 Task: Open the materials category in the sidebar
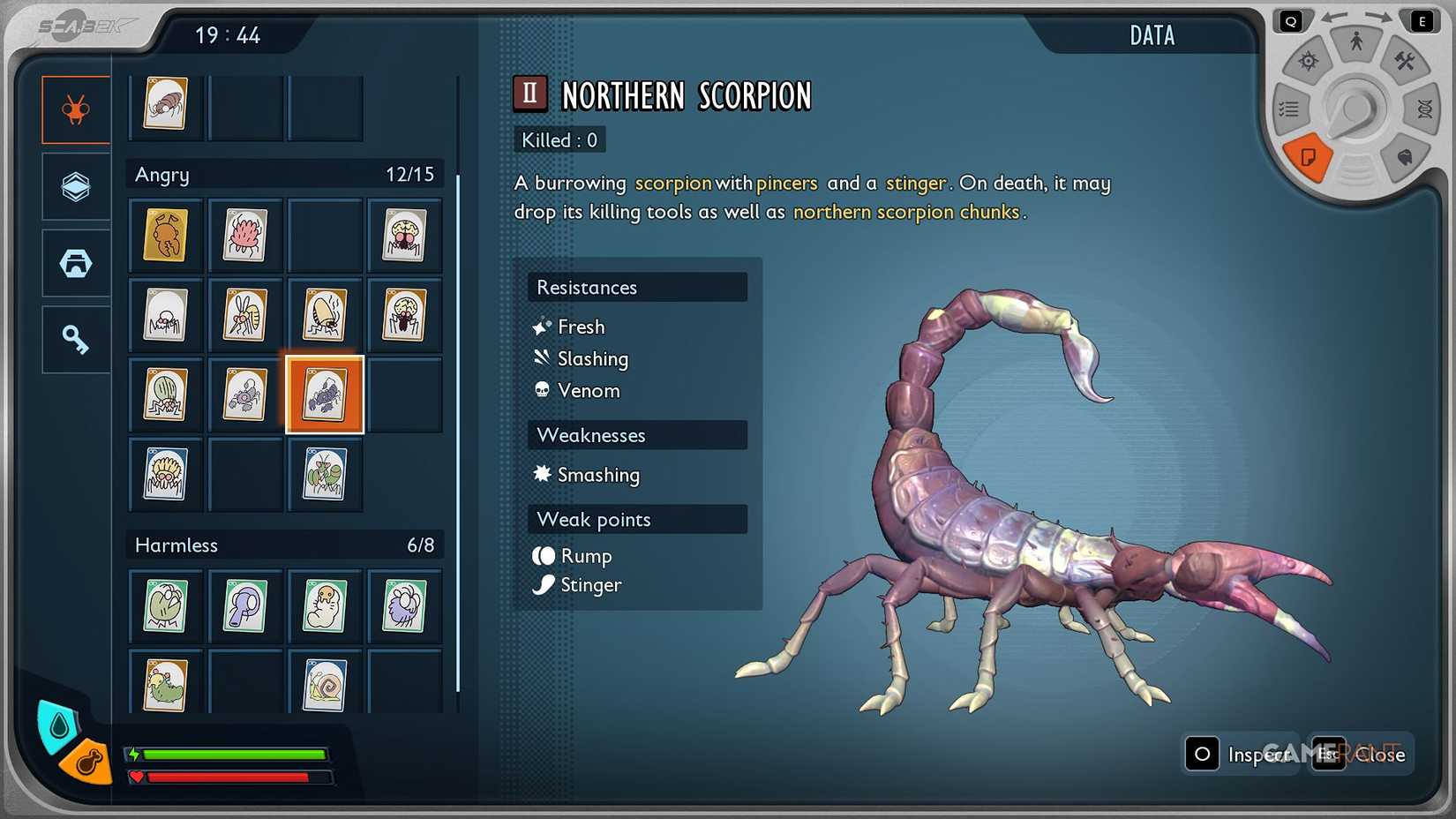pyautogui.click(x=75, y=185)
